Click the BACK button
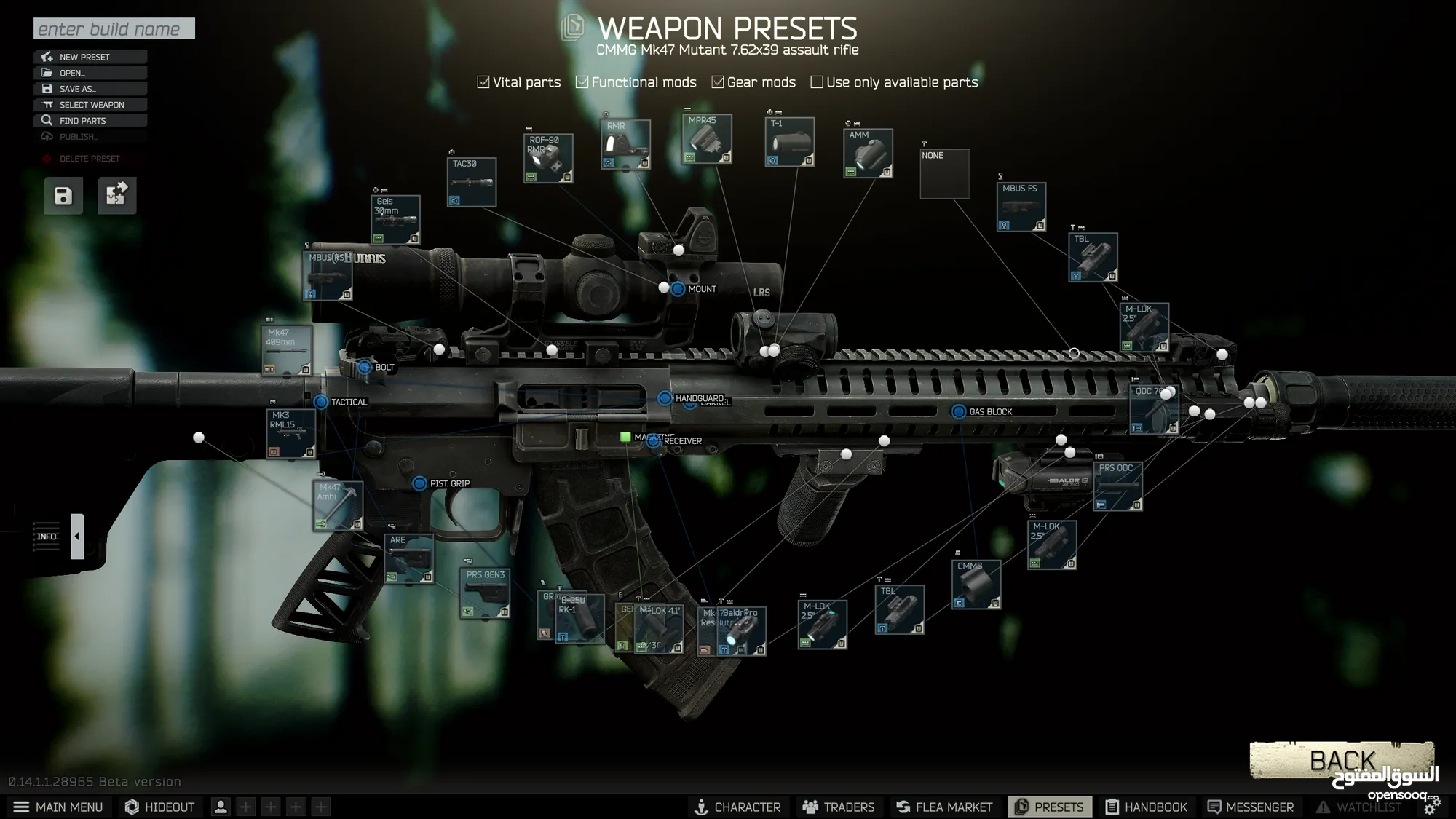The image size is (1456, 819). 1341,761
